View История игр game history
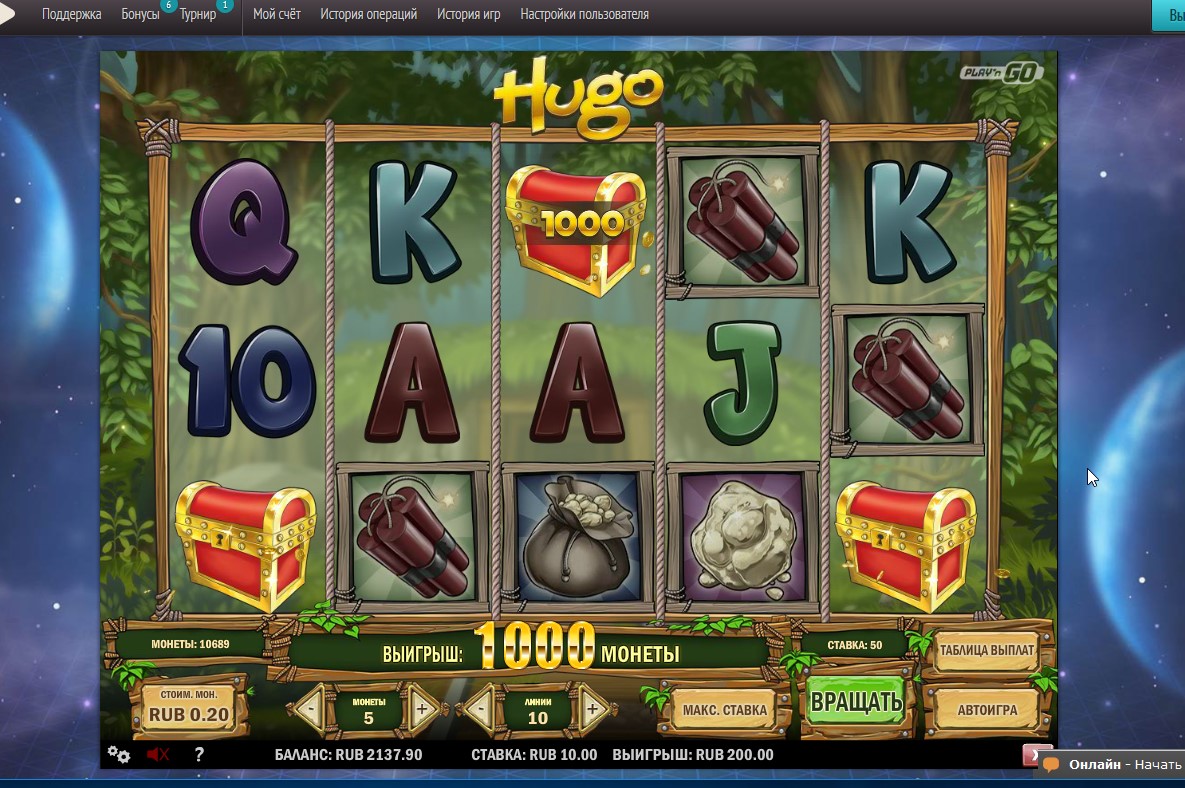Screen dimensions: 1185x788 tap(469, 15)
